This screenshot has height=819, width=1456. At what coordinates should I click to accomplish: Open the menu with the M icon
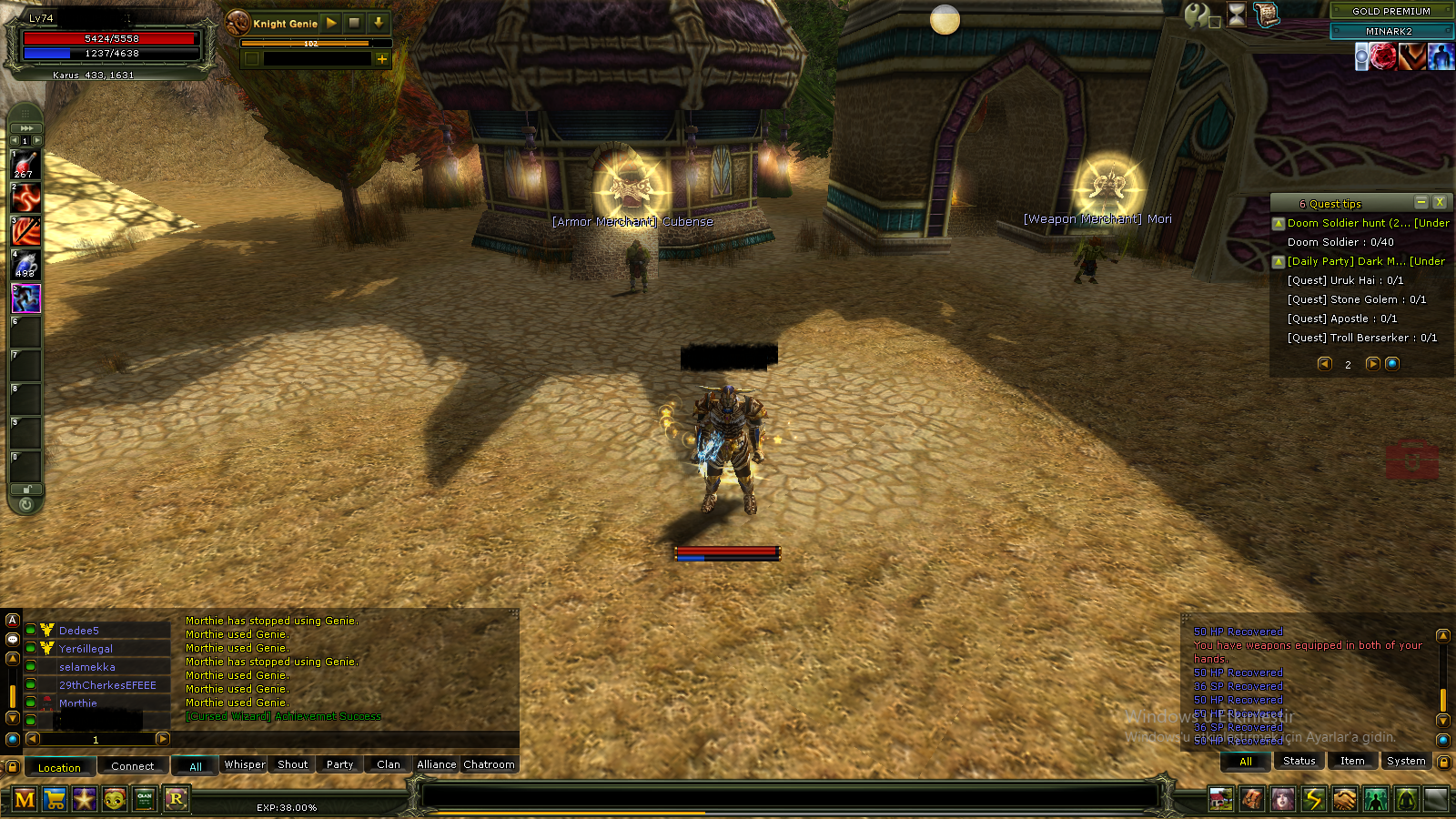point(25,799)
